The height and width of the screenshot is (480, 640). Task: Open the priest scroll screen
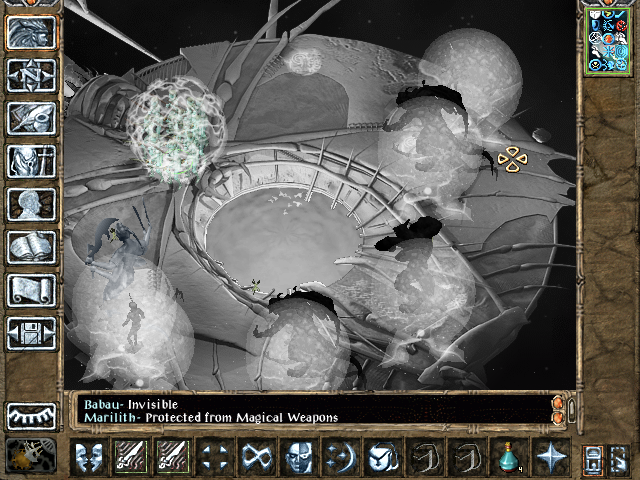click(31, 290)
